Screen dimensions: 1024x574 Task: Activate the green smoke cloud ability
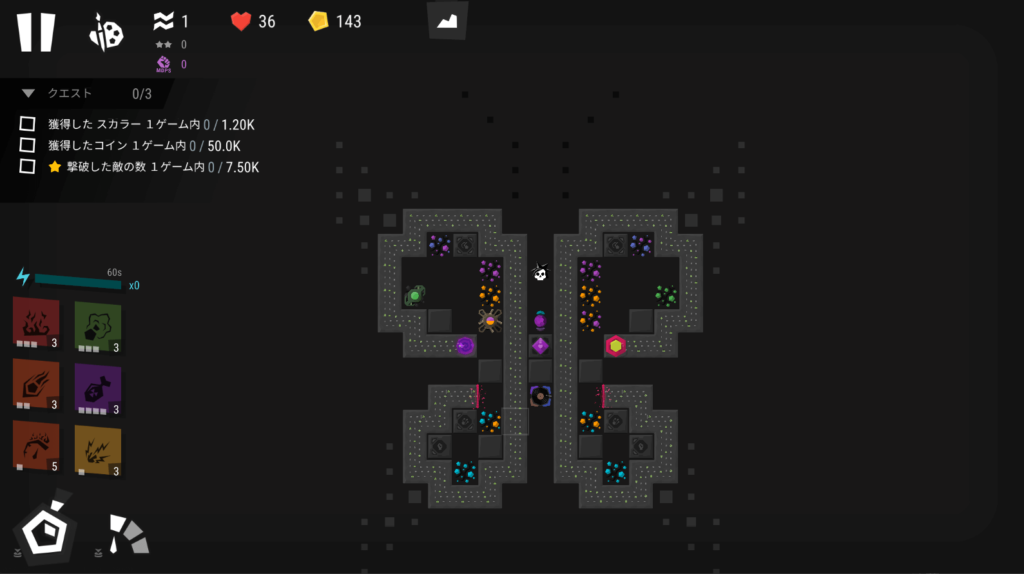pyautogui.click(x=97, y=326)
